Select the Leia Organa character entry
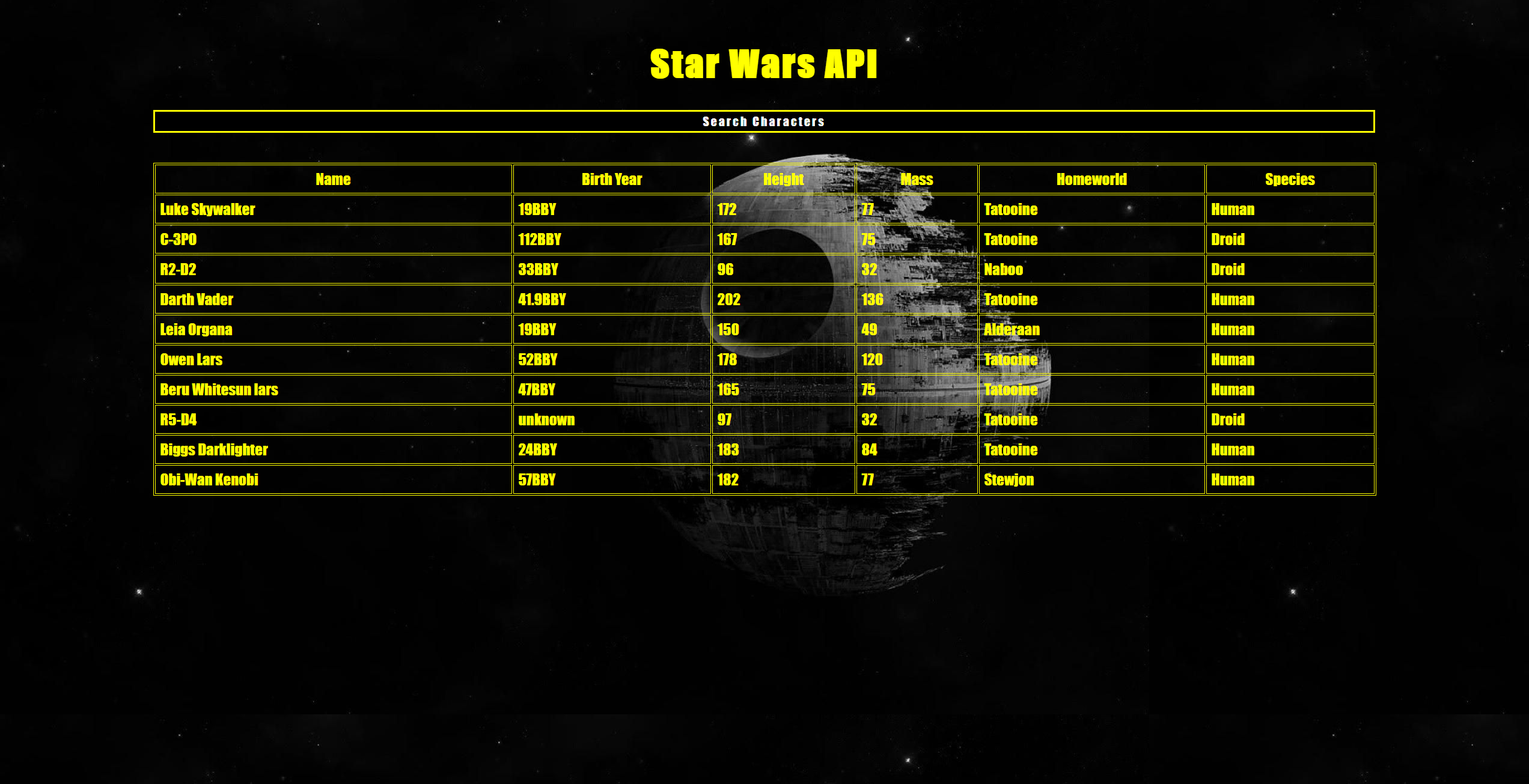This screenshot has width=1529, height=784. [x=196, y=329]
